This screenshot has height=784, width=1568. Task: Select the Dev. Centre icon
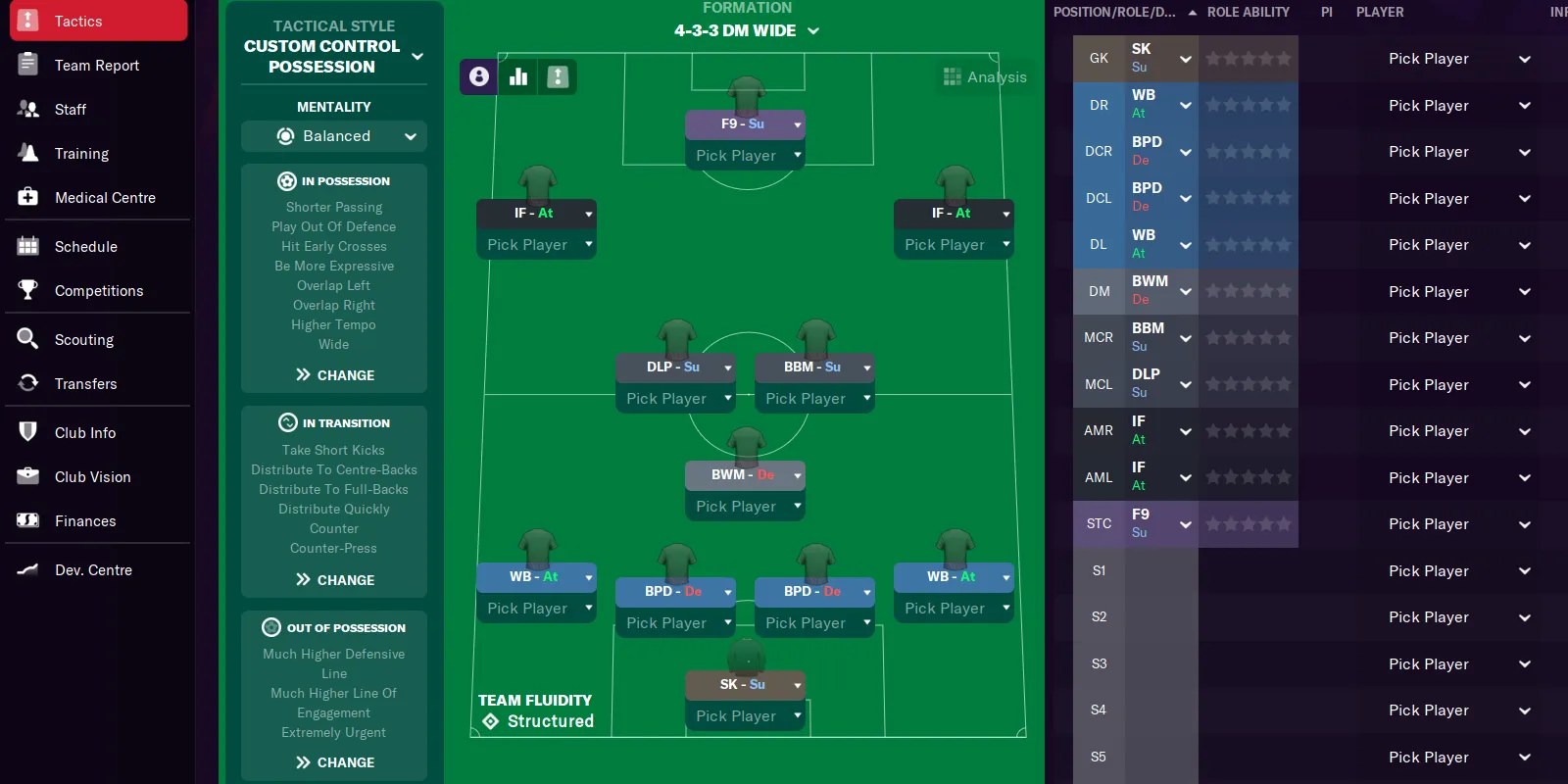click(x=28, y=569)
